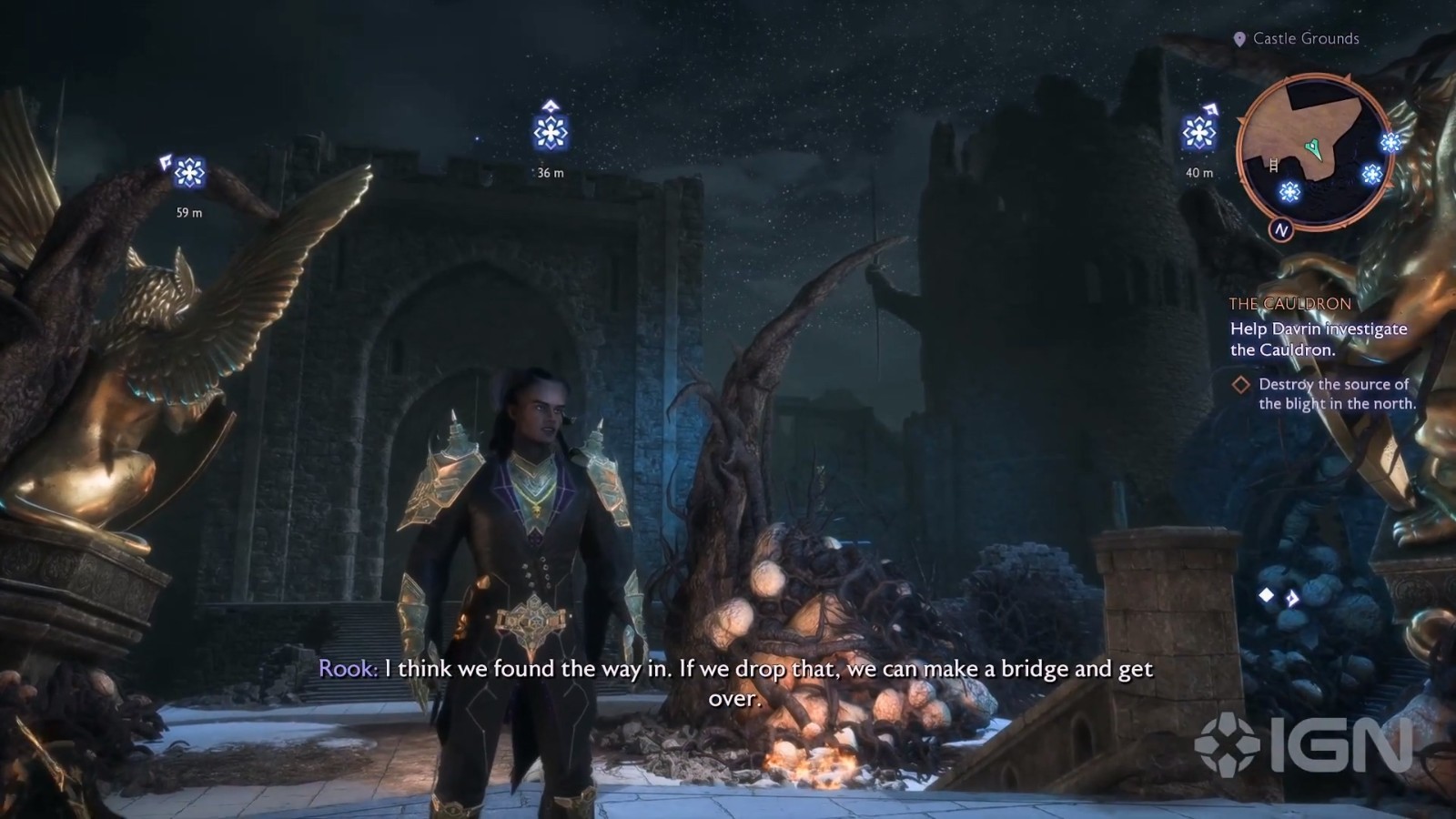Select the 'Destroy the source of the blight' objective
The image size is (1456, 819).
tap(1336, 394)
